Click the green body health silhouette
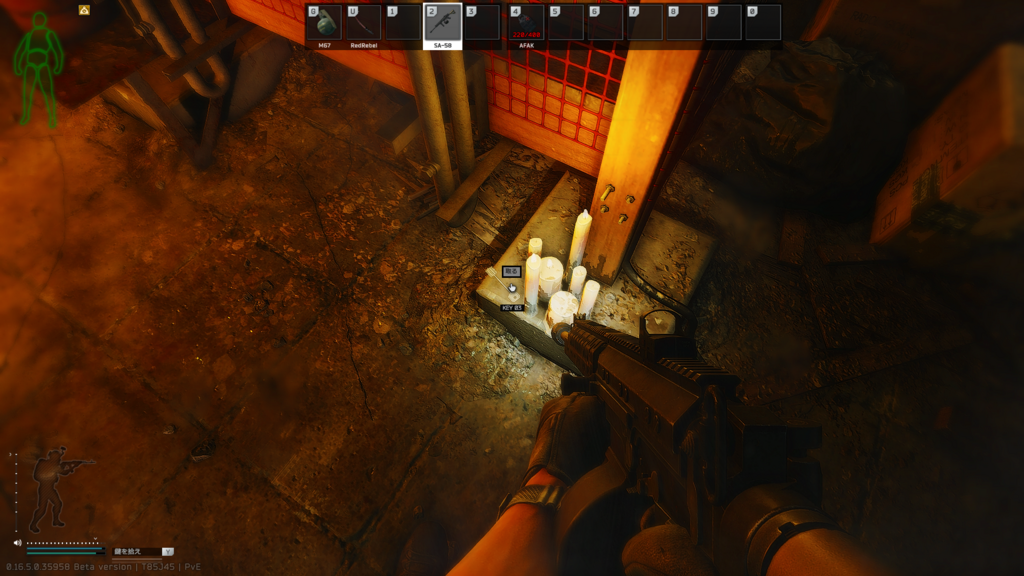Screen dimensions: 1024x576 38,68
